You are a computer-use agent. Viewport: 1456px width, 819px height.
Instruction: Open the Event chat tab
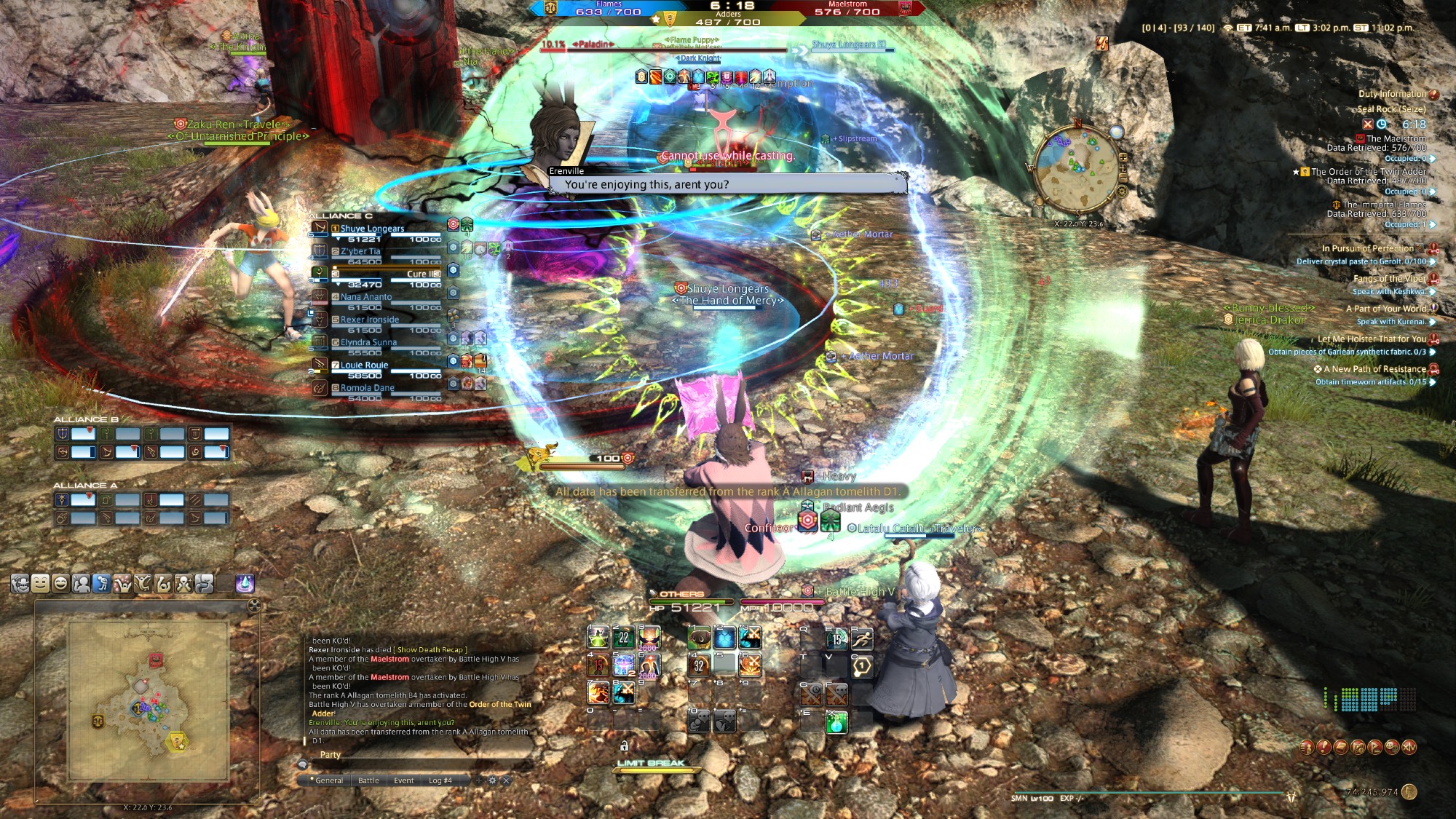click(403, 780)
